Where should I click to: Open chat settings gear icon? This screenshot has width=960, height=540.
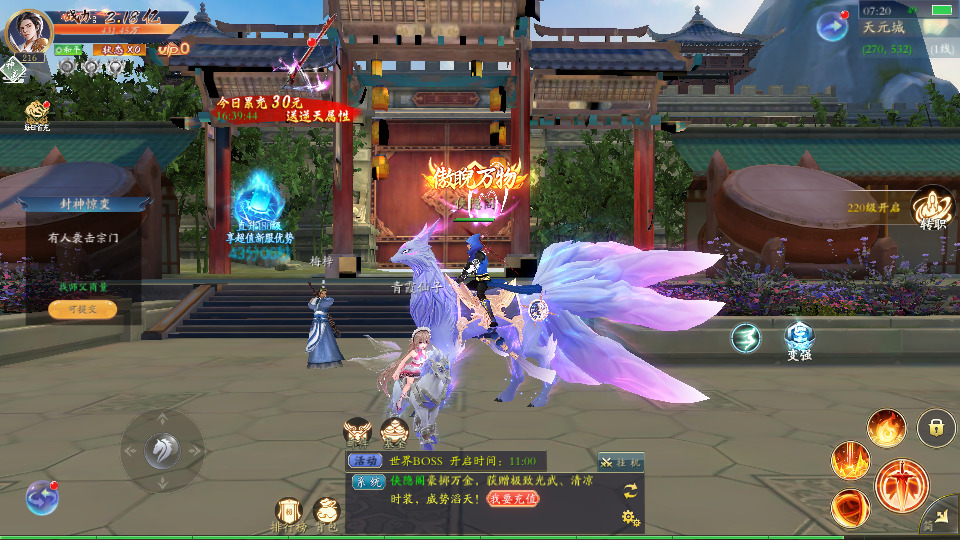[x=630, y=517]
